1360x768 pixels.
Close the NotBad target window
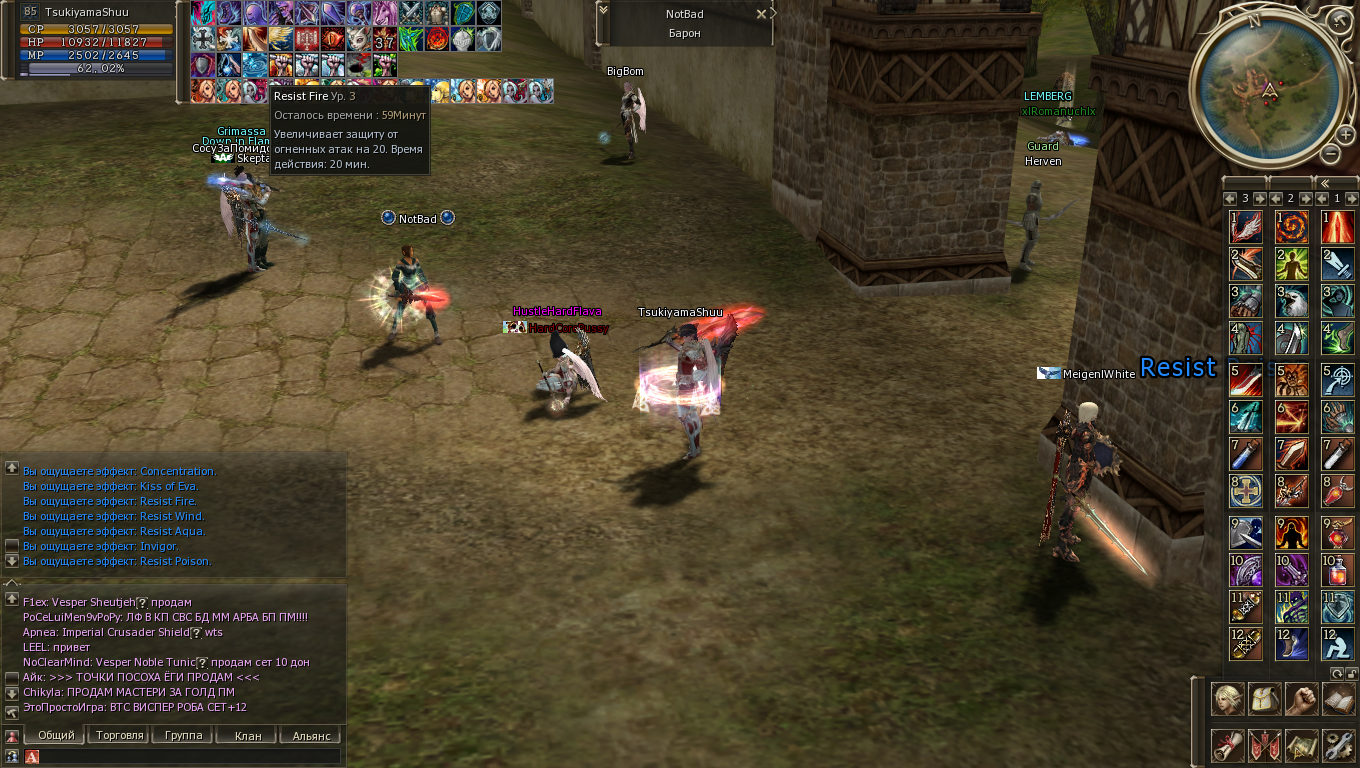[761, 14]
